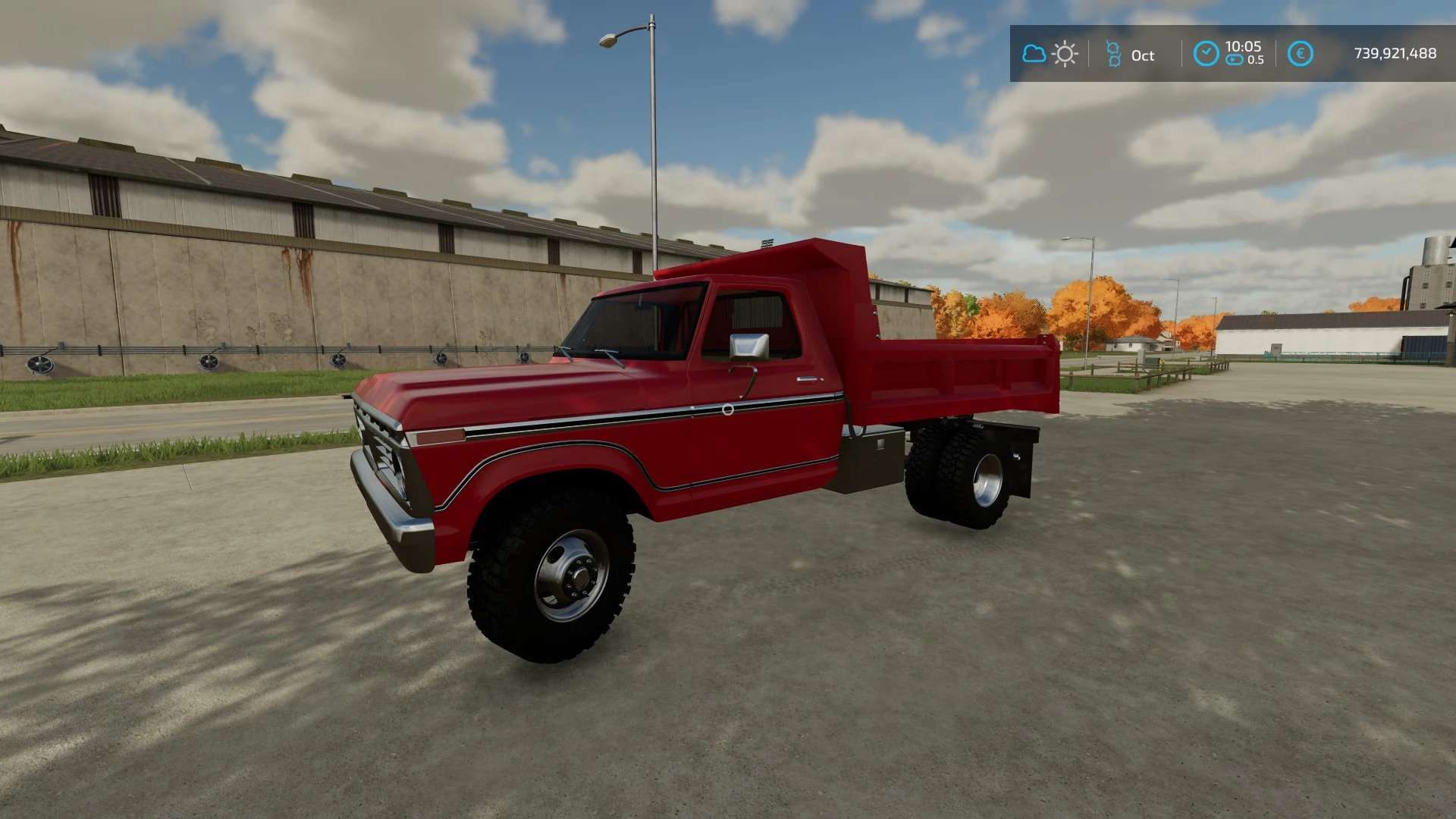This screenshot has height=819, width=1456.
Task: Click the cloud weather icon
Action: [1034, 54]
